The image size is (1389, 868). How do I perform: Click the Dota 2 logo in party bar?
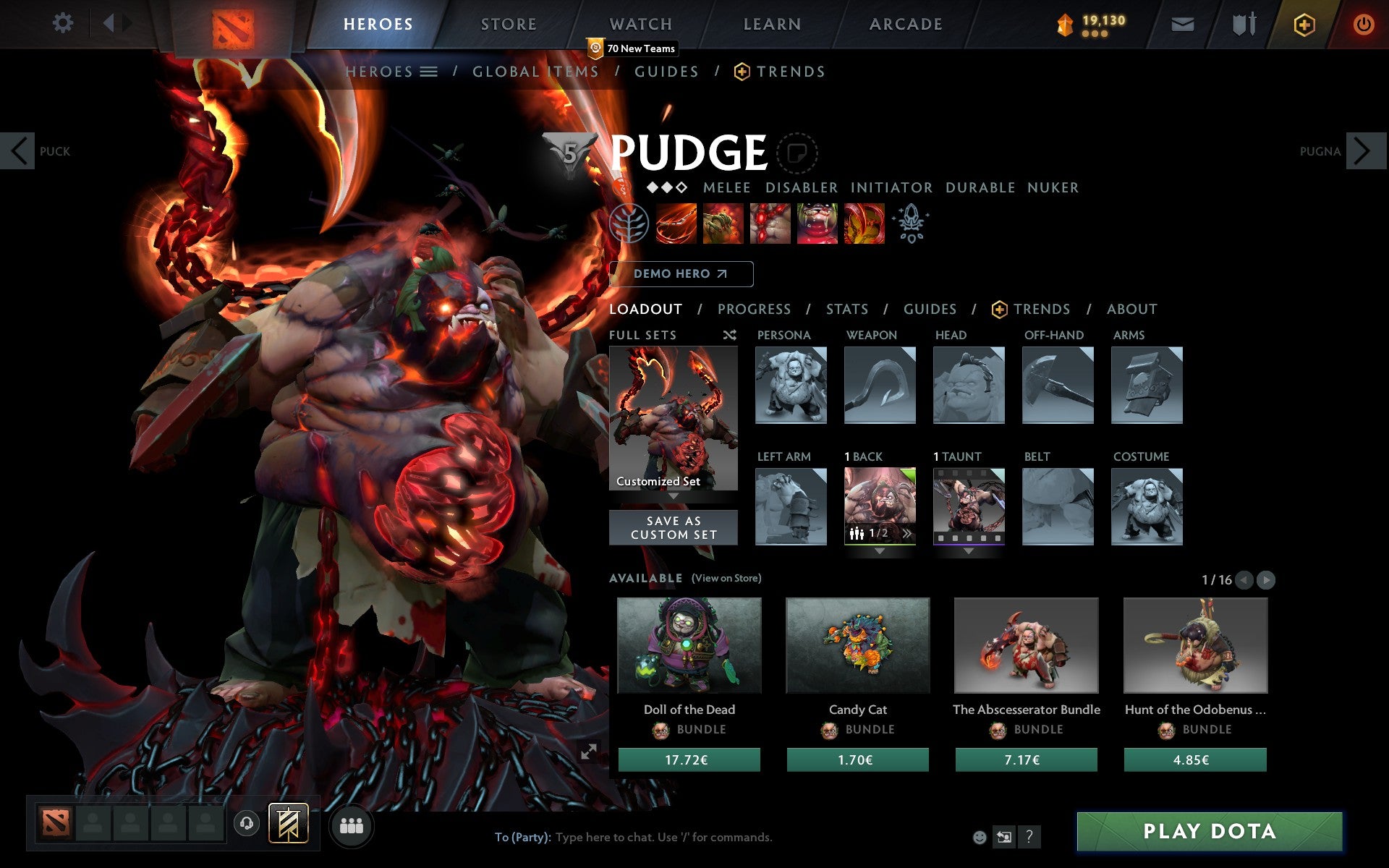[57, 823]
